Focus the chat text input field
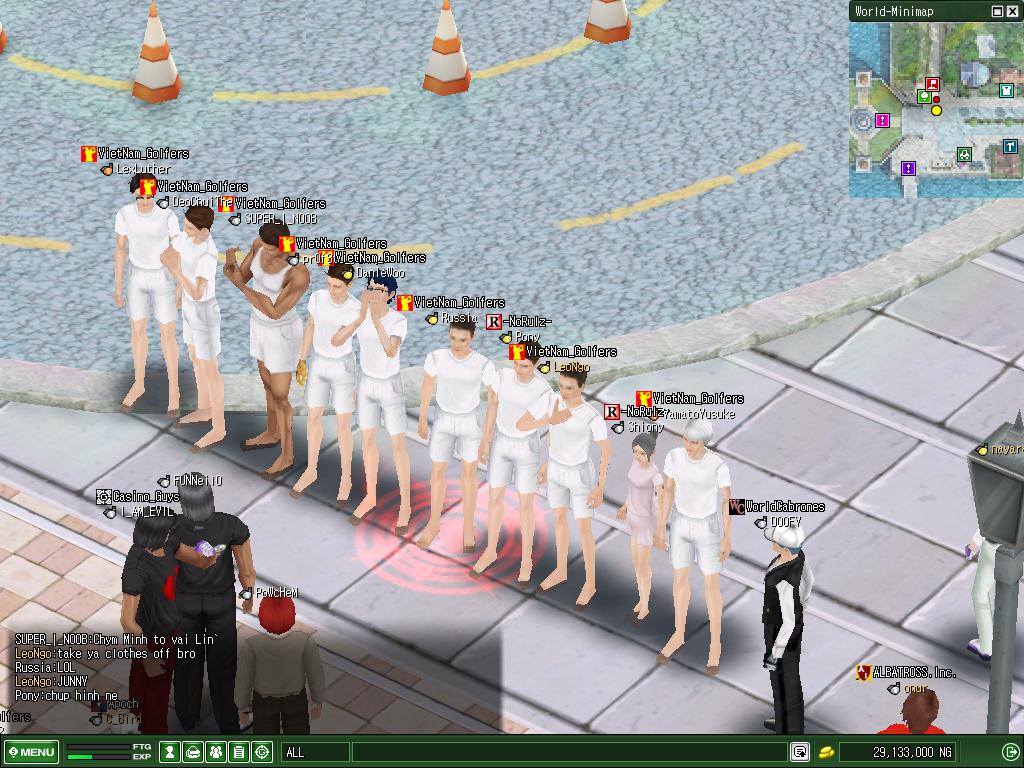Image resolution: width=1024 pixels, height=768 pixels. [568, 752]
